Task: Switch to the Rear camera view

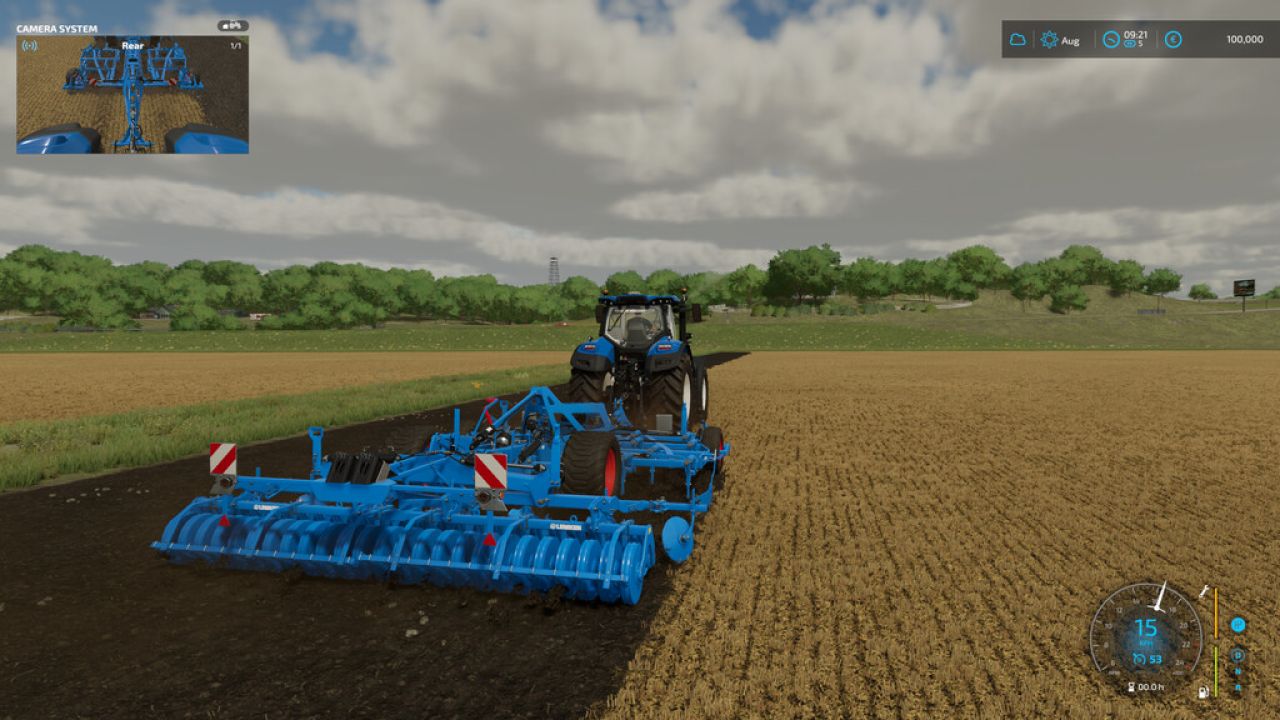Action: tap(132, 46)
